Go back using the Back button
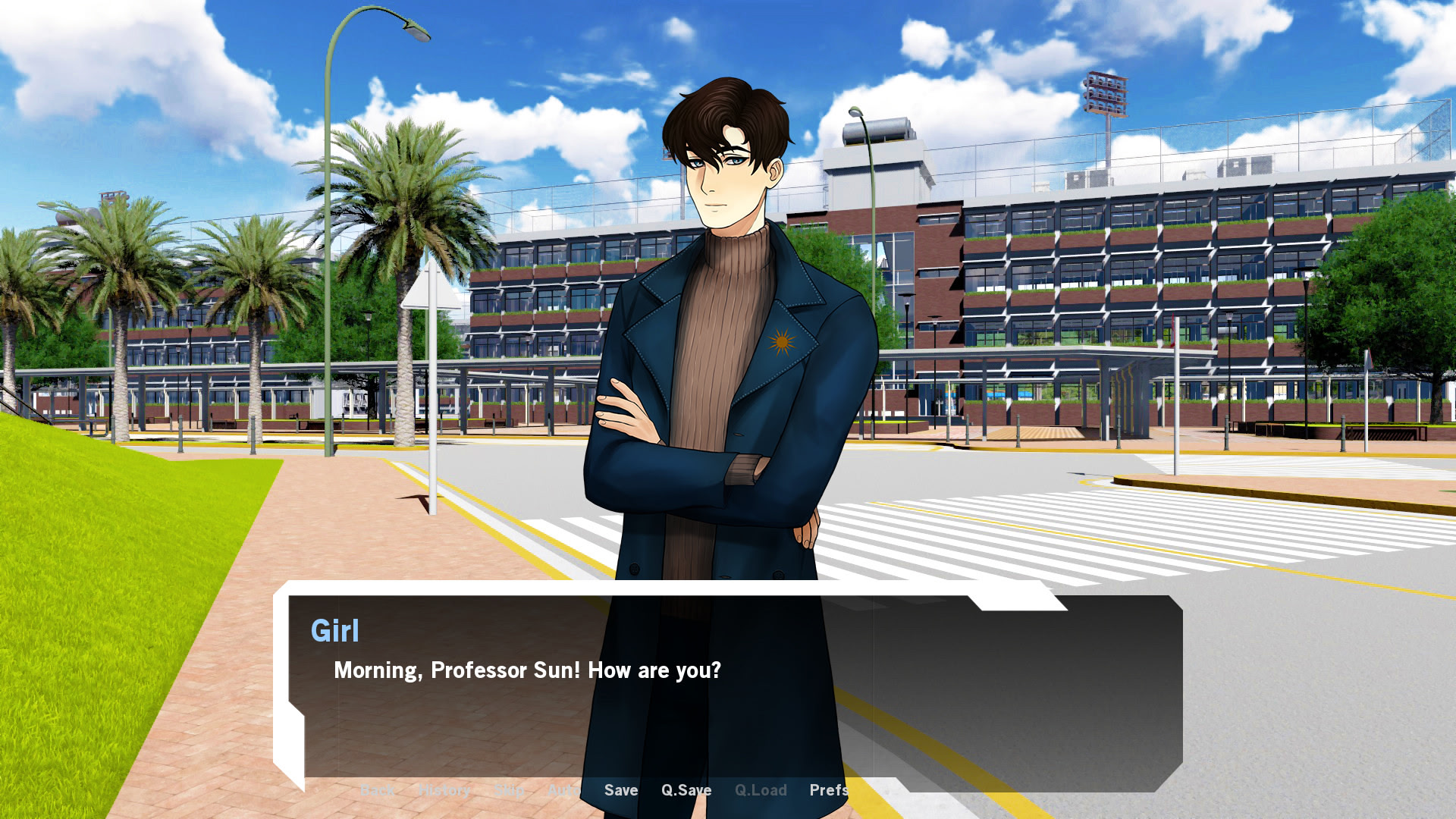1456x819 pixels. point(376,790)
